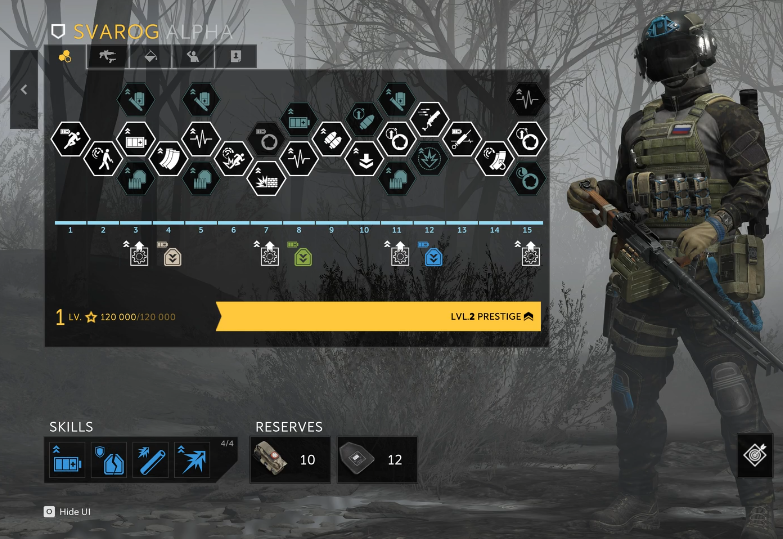Select the green rank badge at level 8

tap(302, 256)
